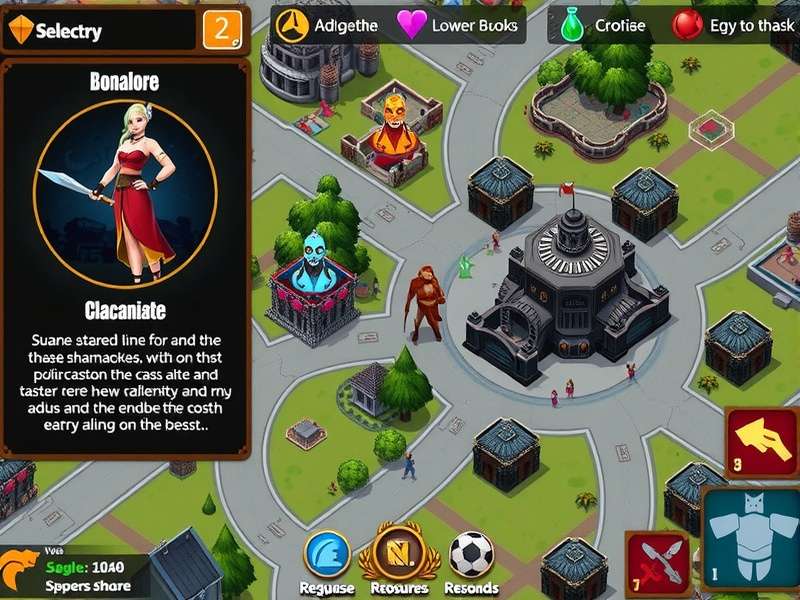The image size is (800, 600).
Task: Select the Resonds soccer ball icon
Action: click(470, 554)
